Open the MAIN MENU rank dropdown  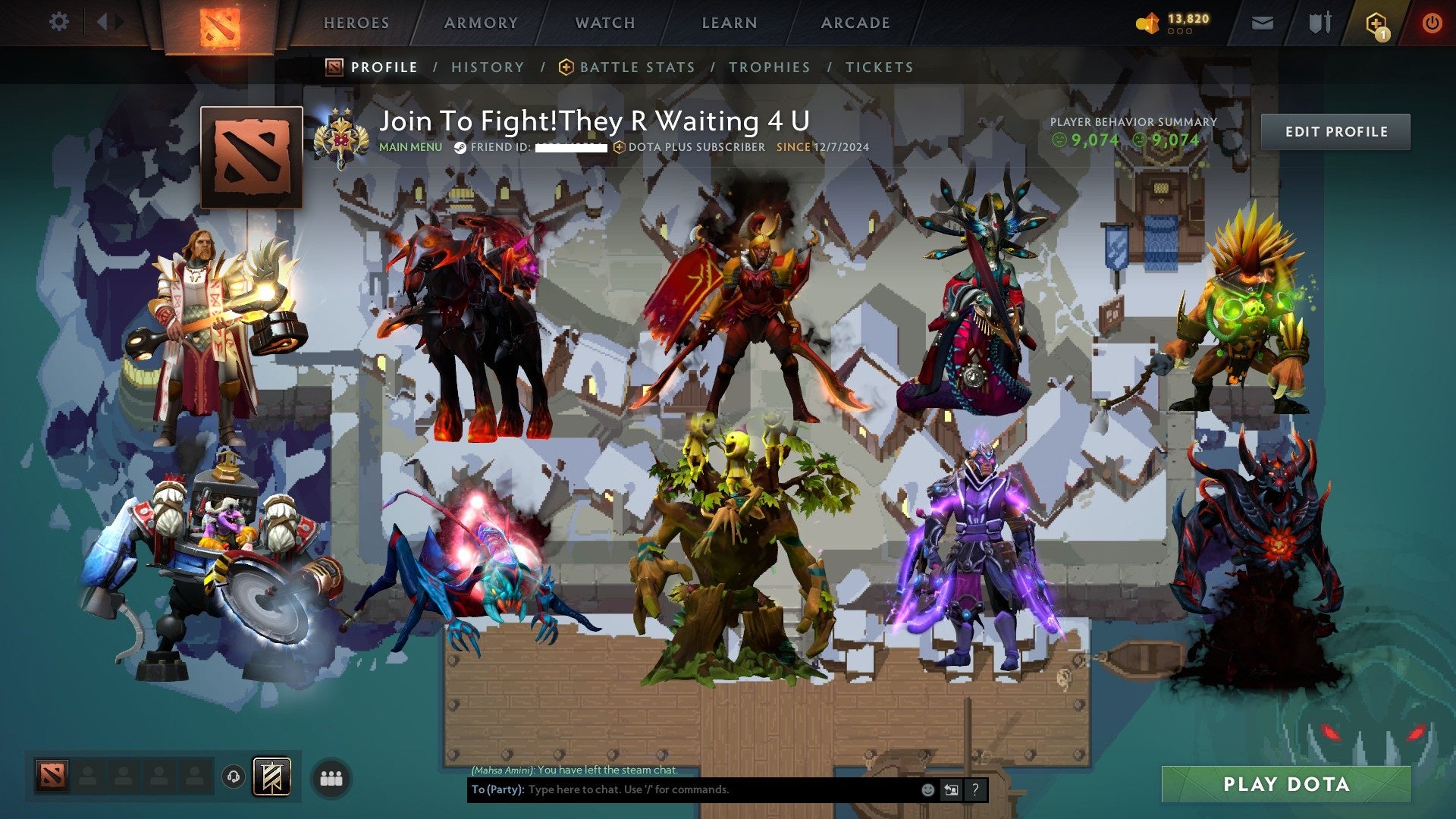click(410, 148)
